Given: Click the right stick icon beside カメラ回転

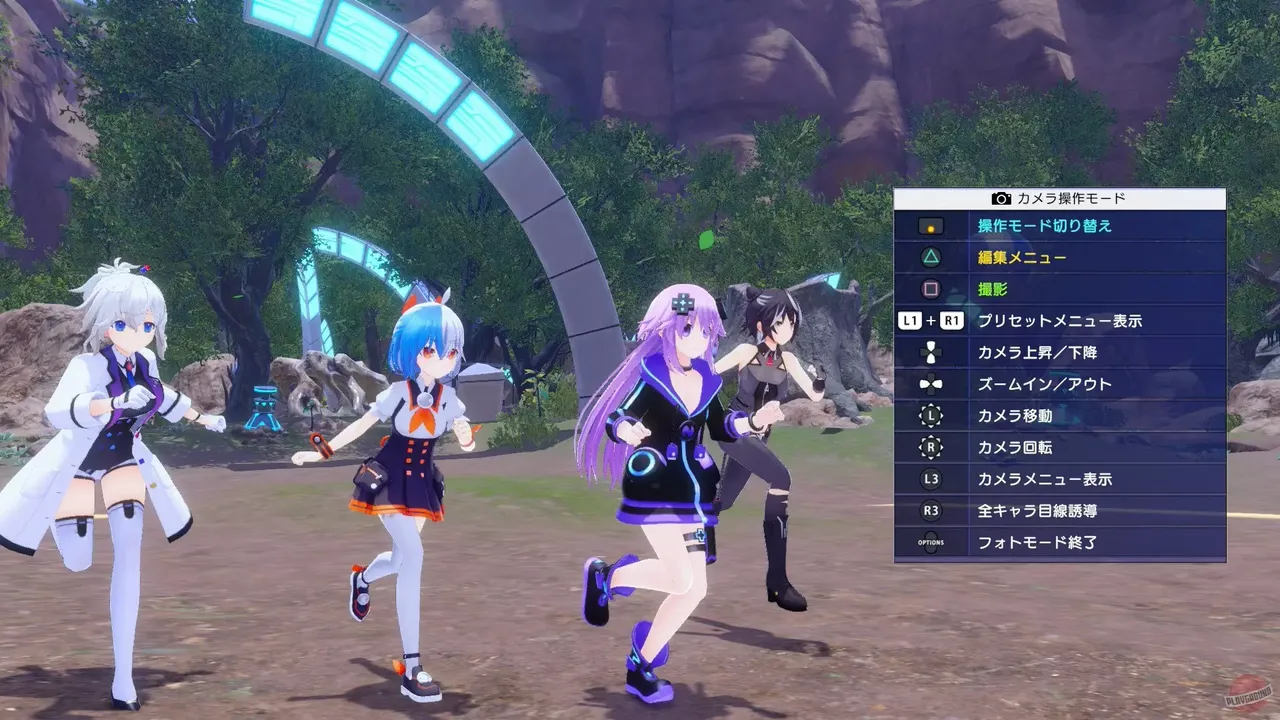Looking at the screenshot, I should [931, 448].
